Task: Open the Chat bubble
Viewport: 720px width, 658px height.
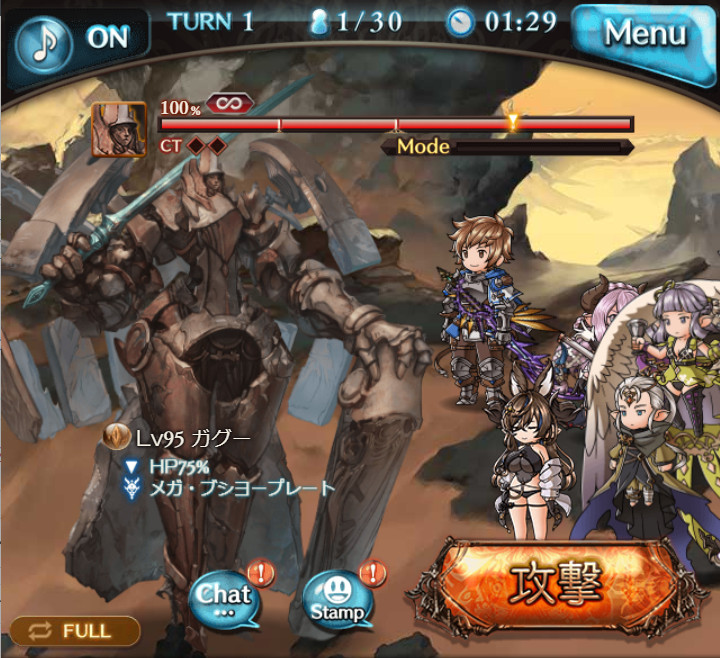Action: click(x=222, y=598)
